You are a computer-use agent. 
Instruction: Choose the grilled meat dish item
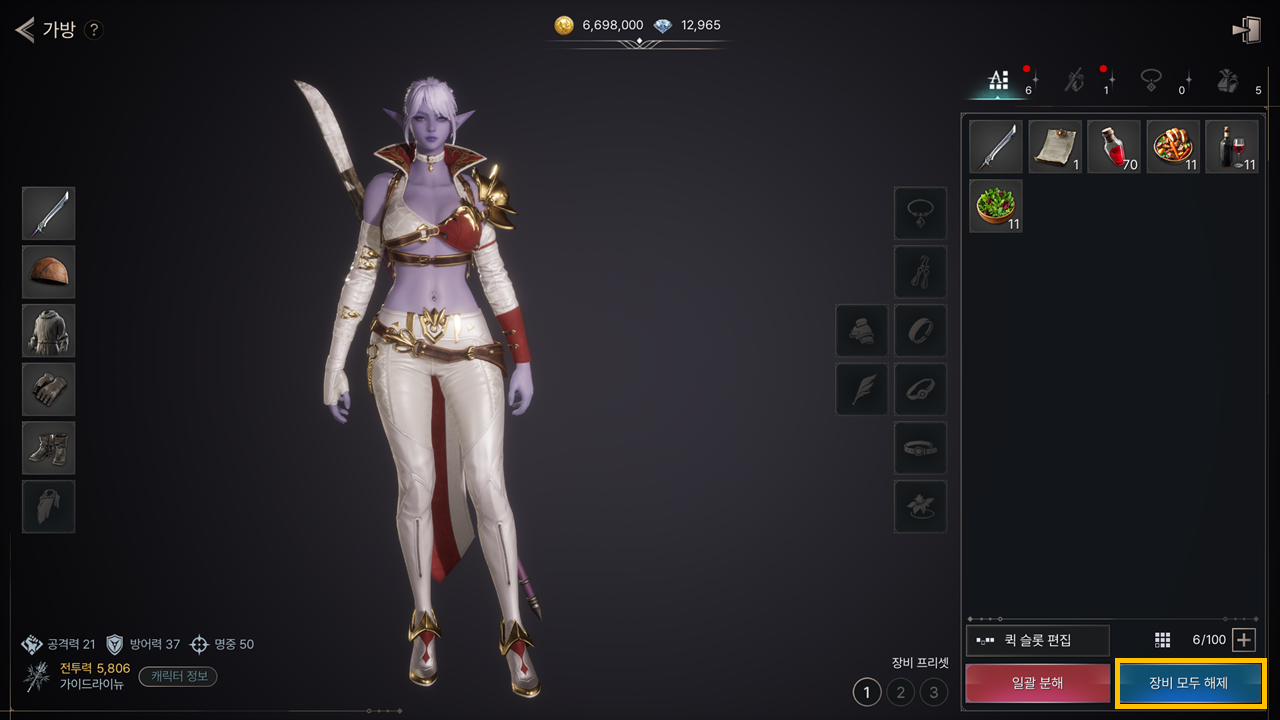(1173, 147)
